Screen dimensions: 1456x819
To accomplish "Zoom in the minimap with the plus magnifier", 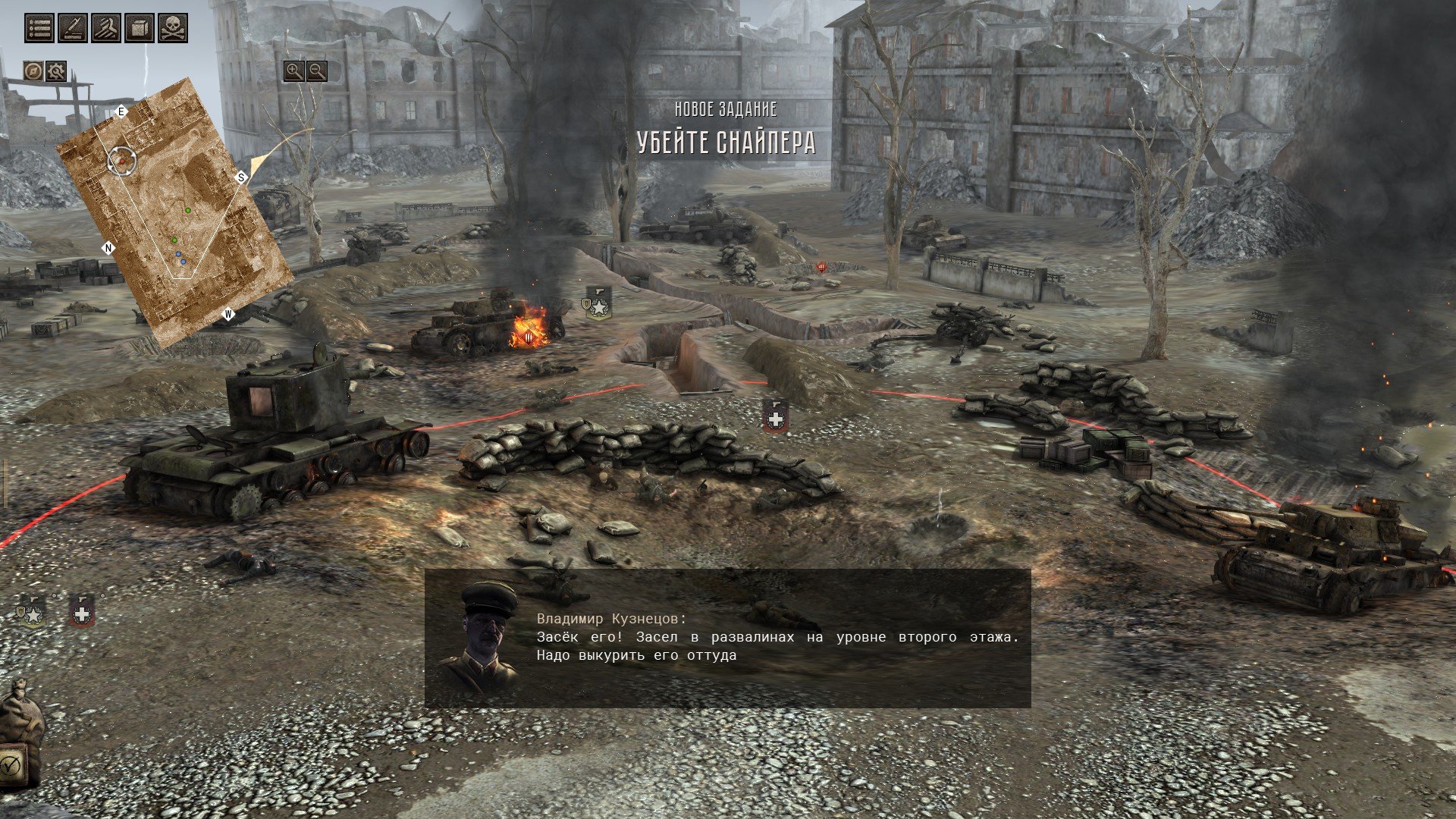I will (x=293, y=71).
